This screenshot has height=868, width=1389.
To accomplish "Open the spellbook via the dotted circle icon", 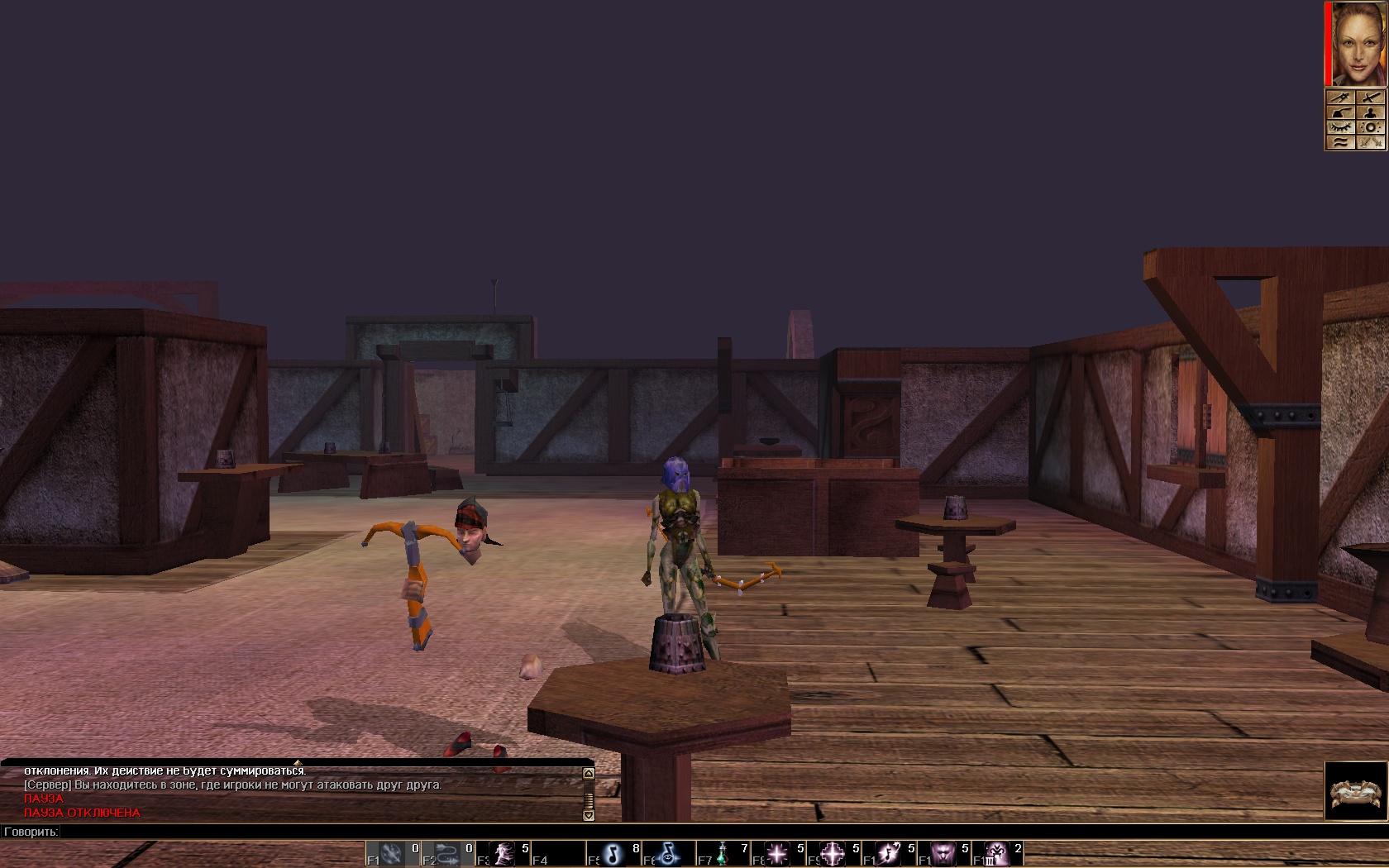I will [x=1371, y=127].
